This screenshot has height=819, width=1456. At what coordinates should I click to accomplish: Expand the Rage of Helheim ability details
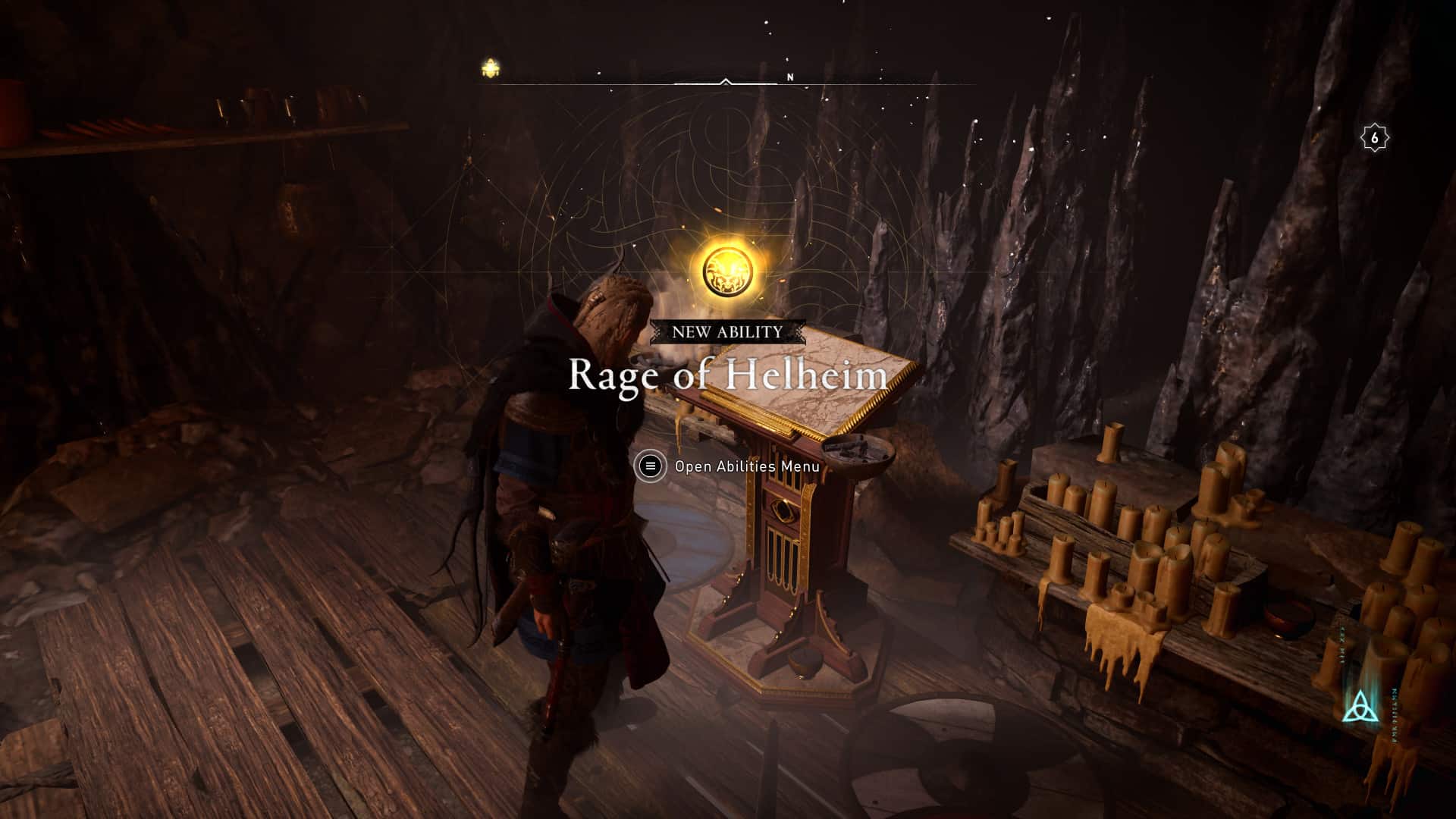pyautogui.click(x=726, y=375)
